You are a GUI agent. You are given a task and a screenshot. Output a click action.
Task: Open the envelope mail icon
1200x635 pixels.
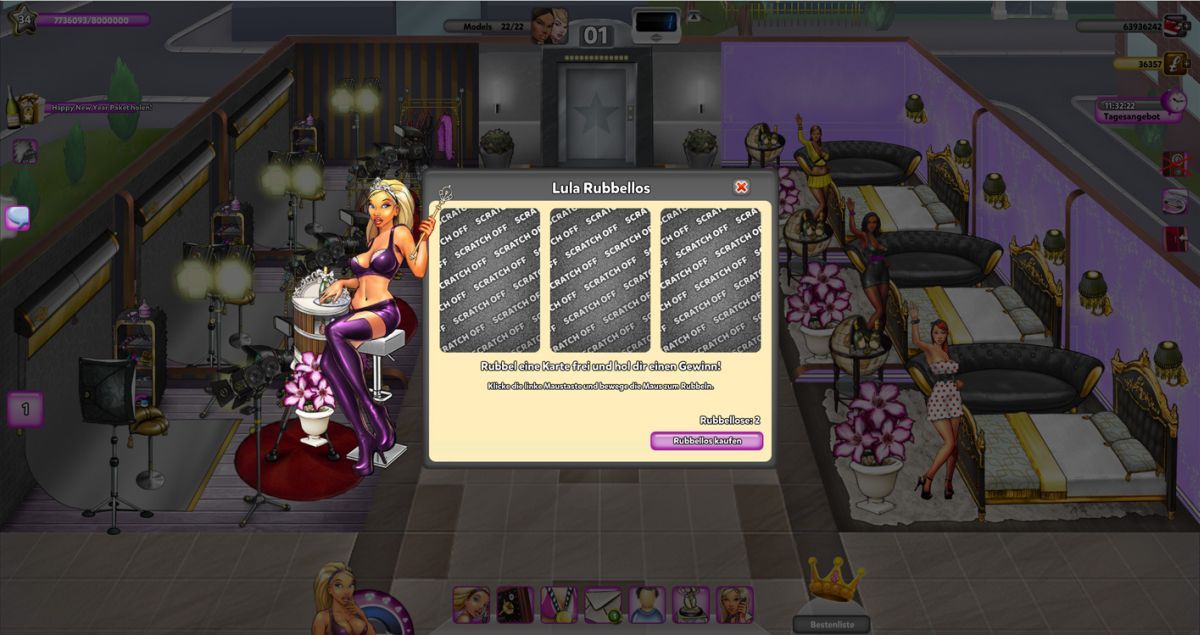coord(603,604)
